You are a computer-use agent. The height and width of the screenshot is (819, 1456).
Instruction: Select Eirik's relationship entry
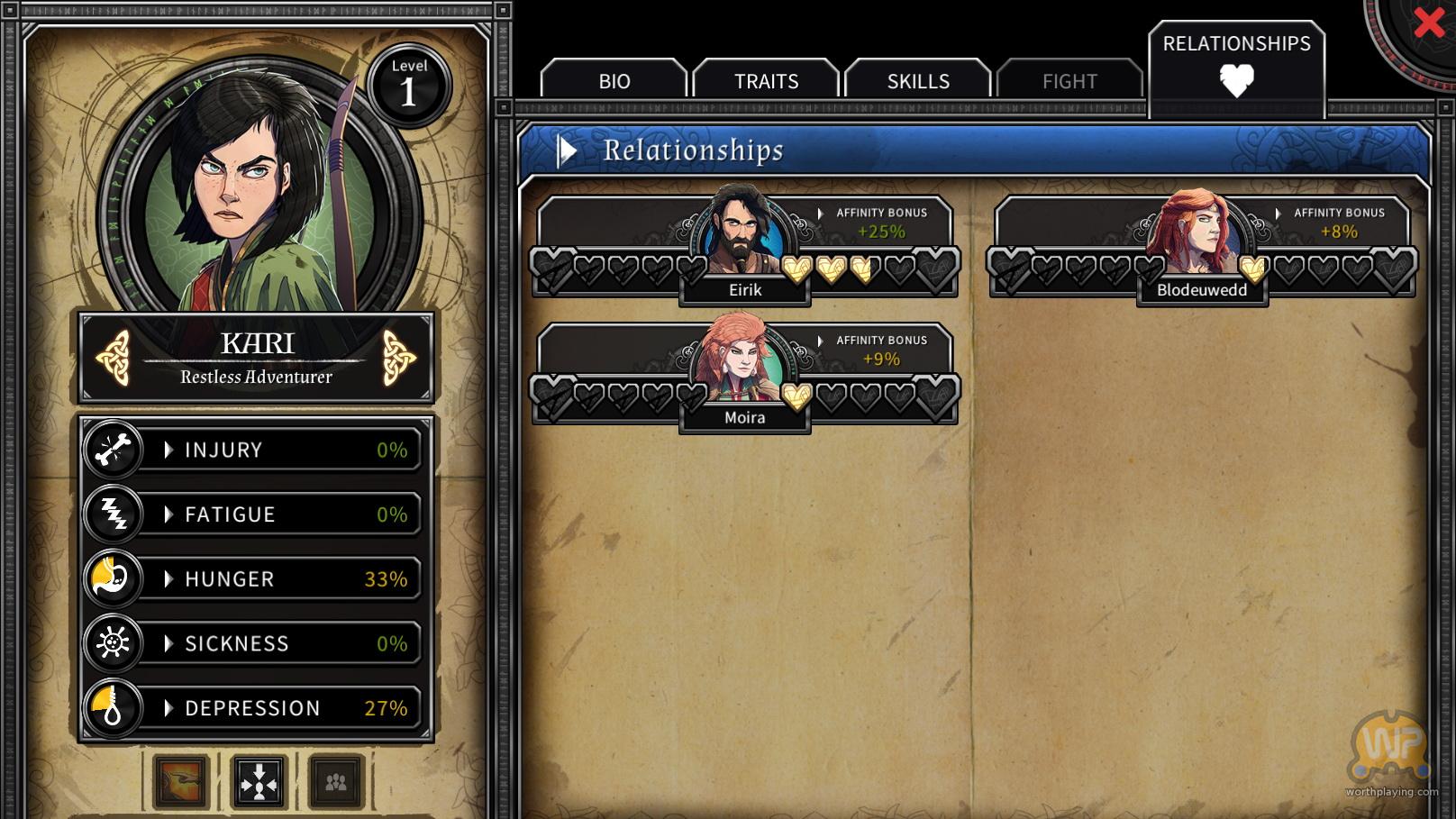tap(744, 243)
